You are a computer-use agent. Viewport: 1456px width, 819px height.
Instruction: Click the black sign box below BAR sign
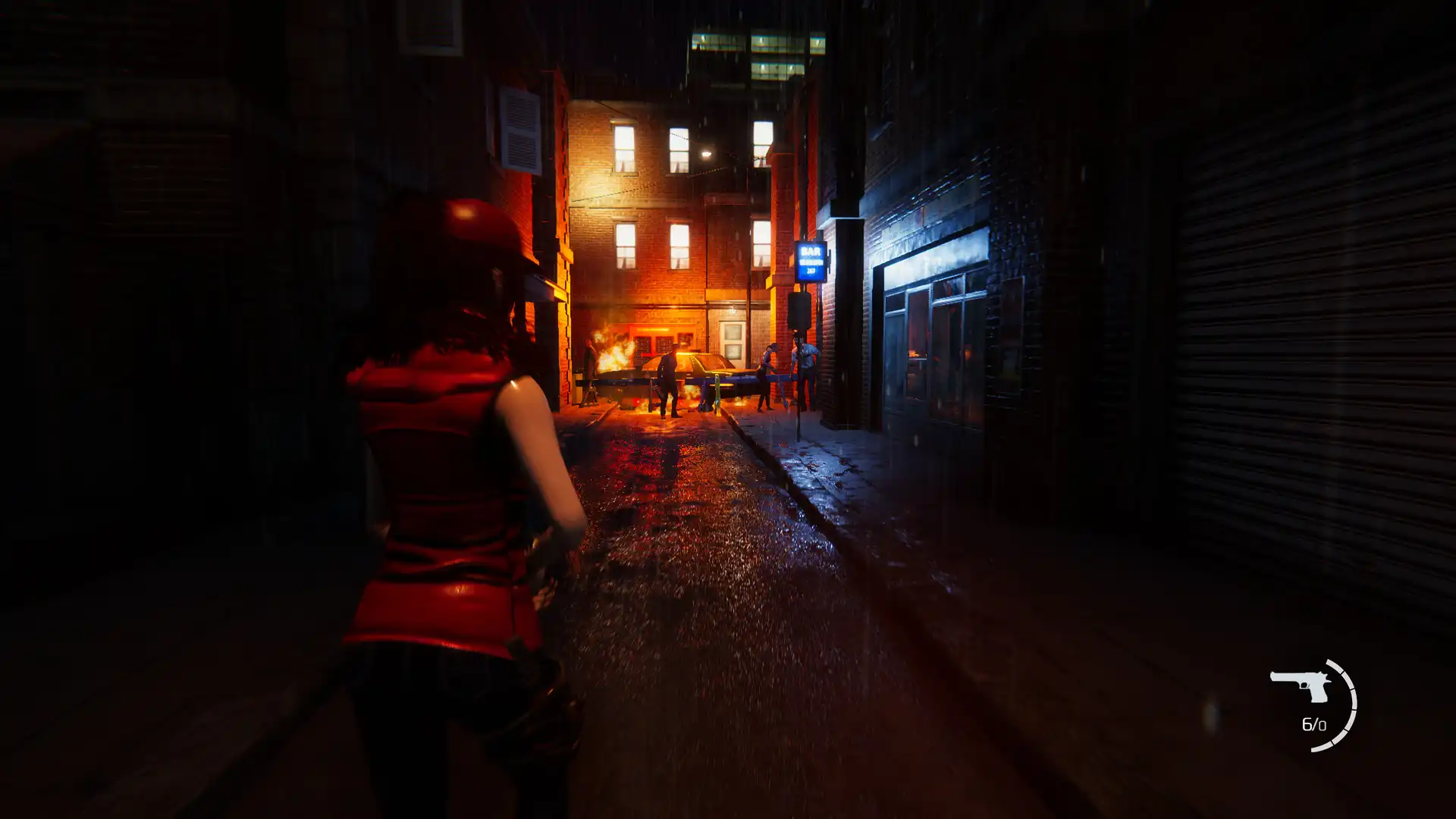[800, 311]
